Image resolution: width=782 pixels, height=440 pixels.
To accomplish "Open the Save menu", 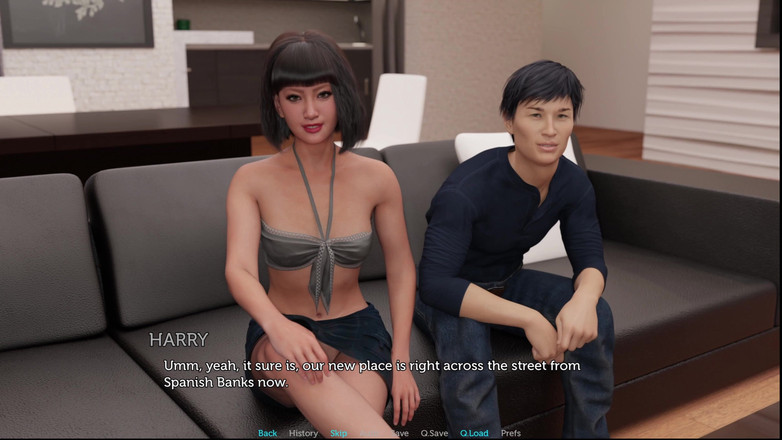I will pyautogui.click(x=399, y=433).
